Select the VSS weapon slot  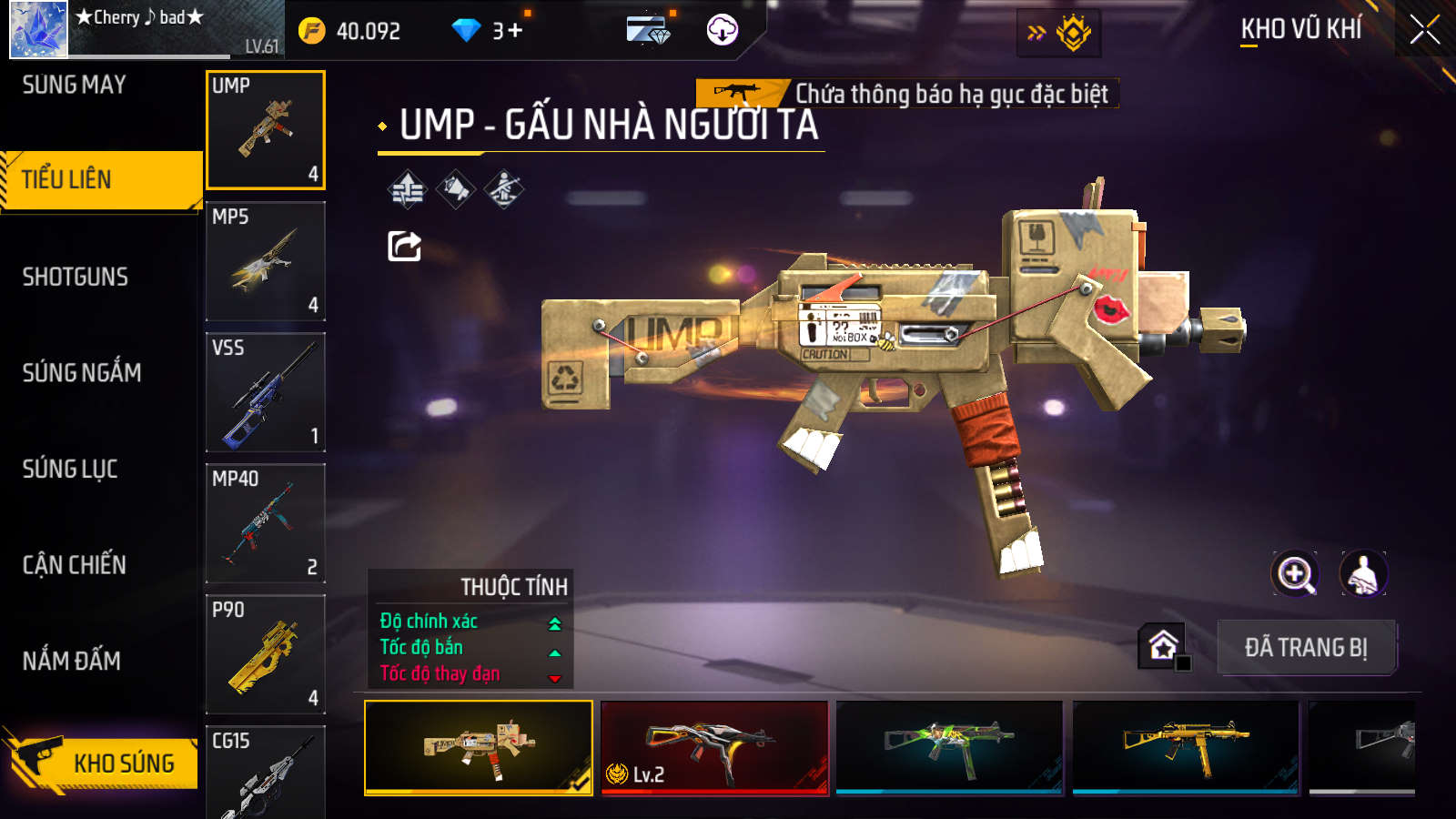point(266,392)
